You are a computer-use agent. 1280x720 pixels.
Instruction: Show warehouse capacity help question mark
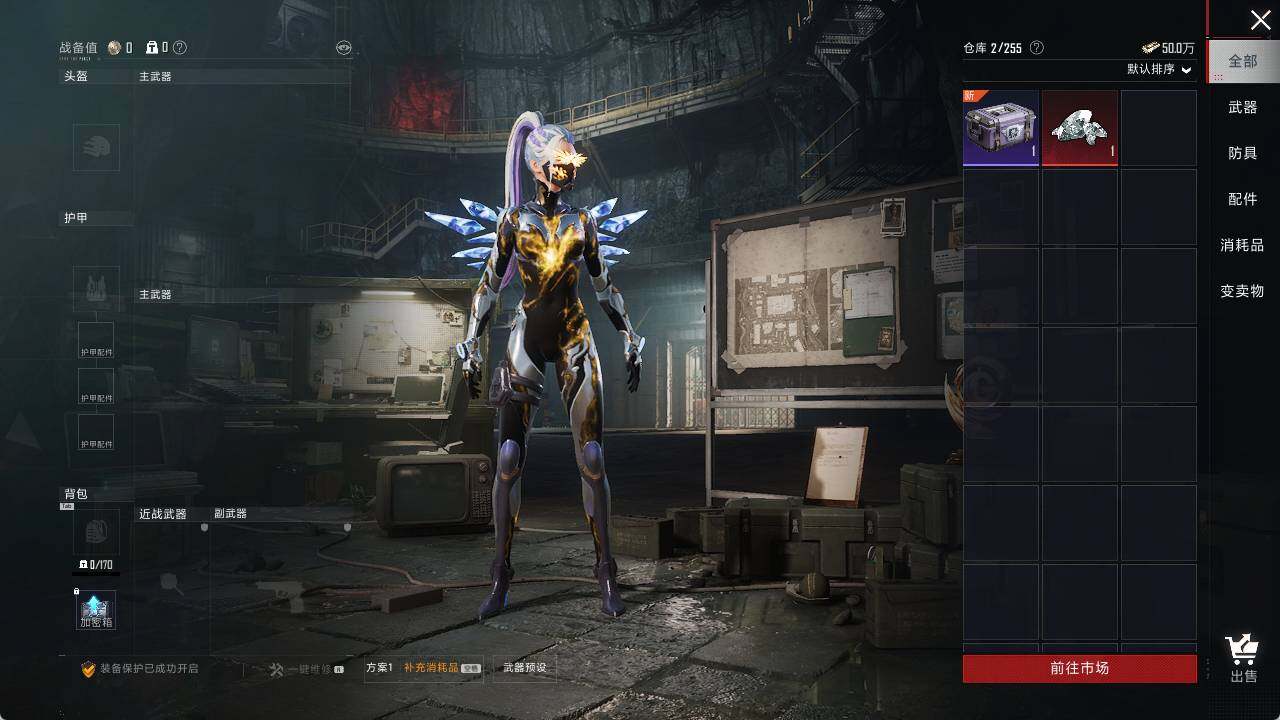[x=1037, y=48]
